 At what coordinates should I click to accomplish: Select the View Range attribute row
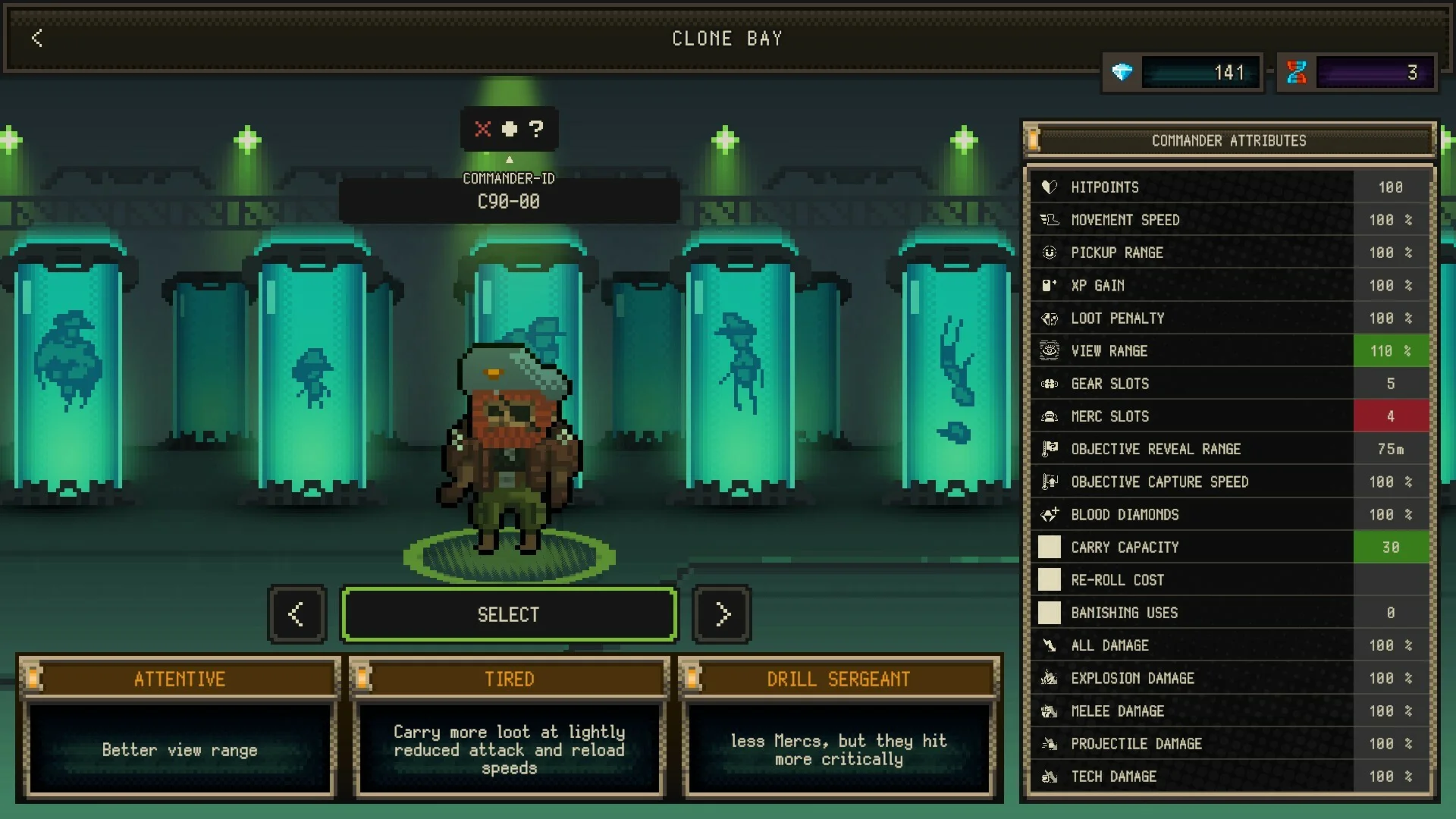coord(1228,351)
